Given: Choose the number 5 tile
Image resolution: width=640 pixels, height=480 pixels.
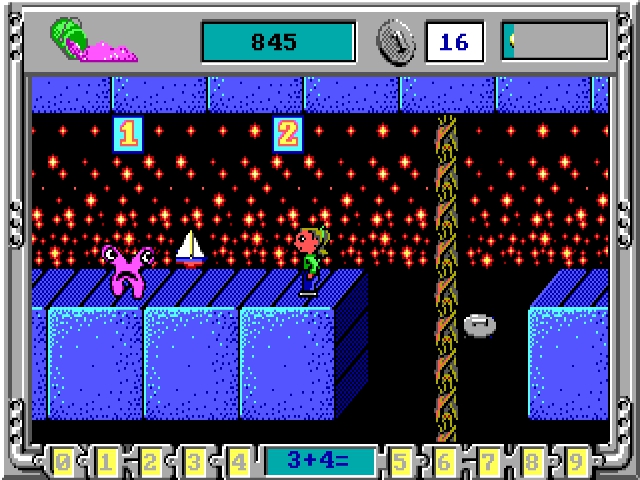Looking at the screenshot, I should point(402,462).
